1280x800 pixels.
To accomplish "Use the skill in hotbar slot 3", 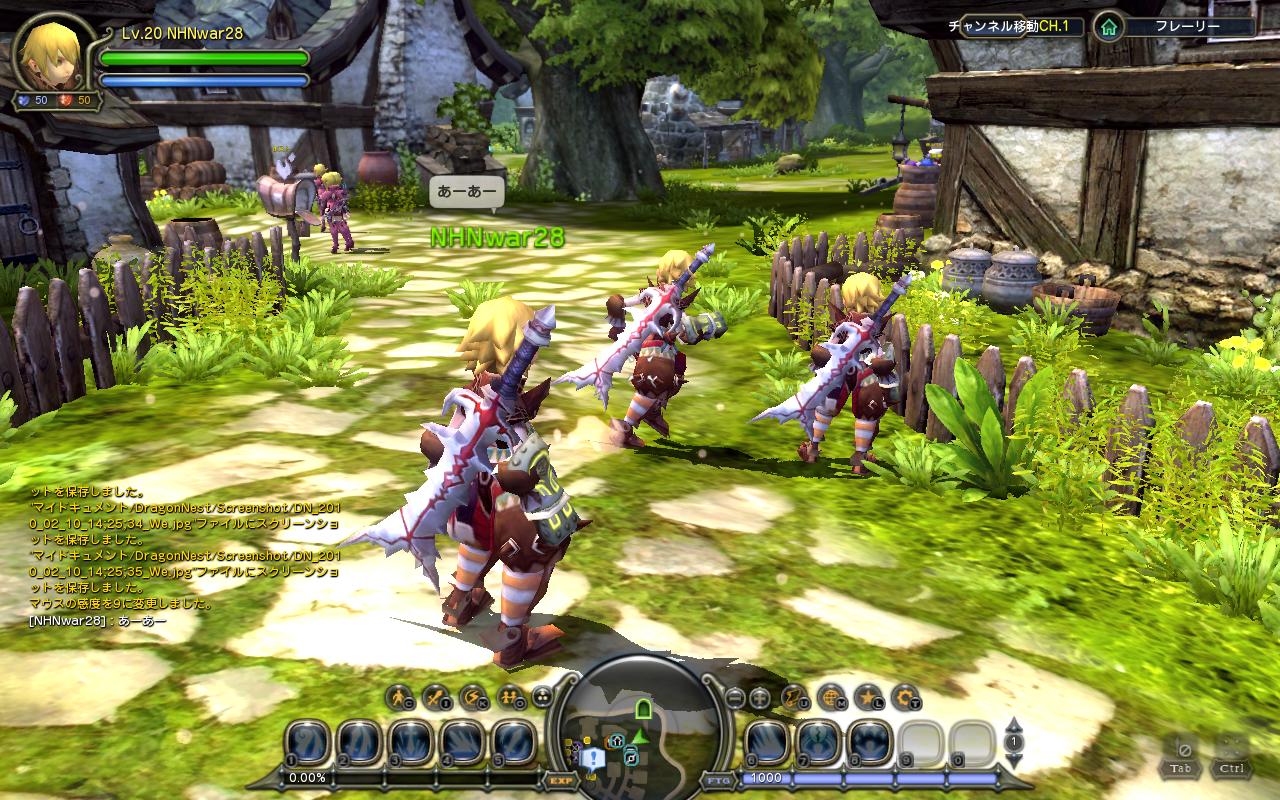I will click(411, 743).
